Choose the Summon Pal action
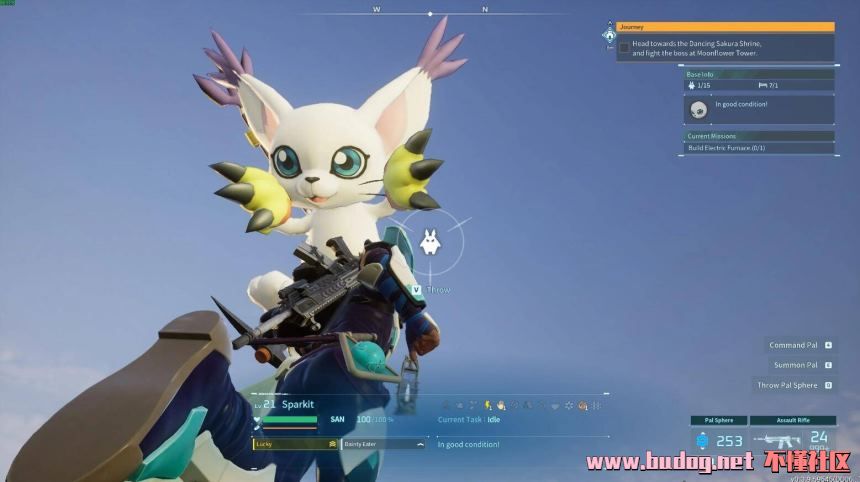Screen dimensions: 860x482 click(795, 365)
